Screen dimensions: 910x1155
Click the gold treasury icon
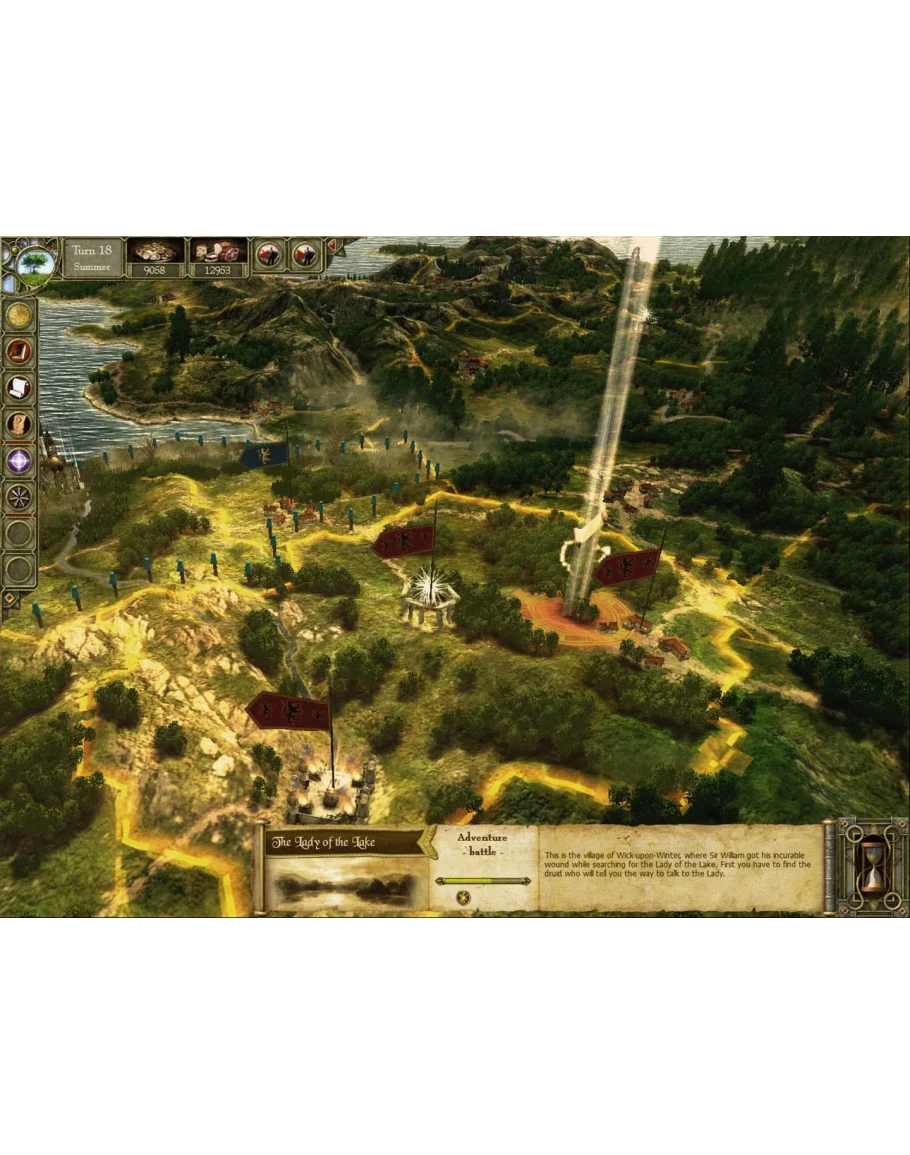tap(155, 250)
